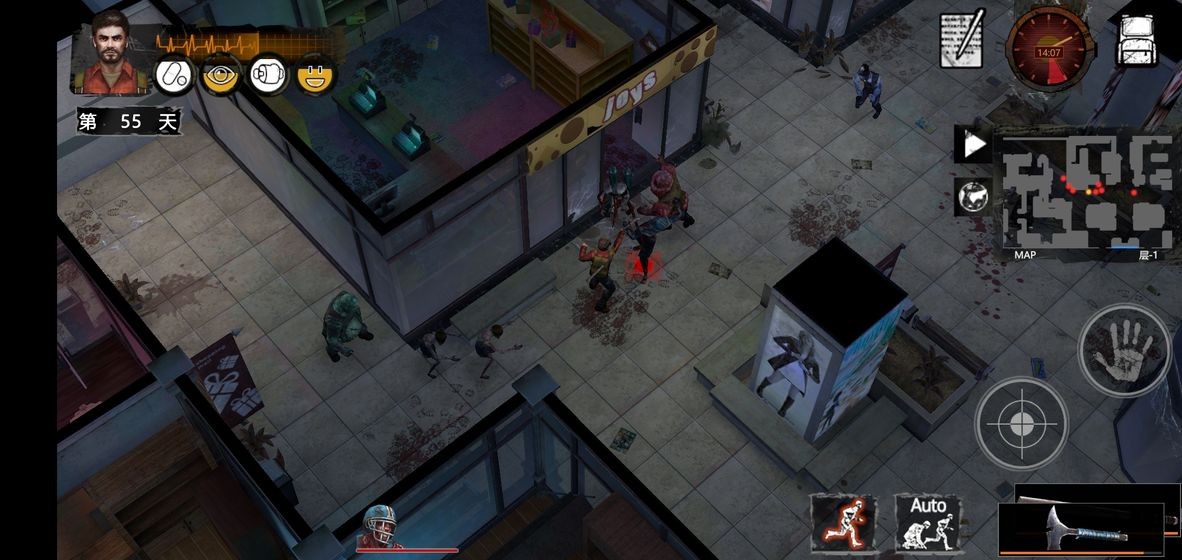The image size is (1182, 560).
Task: Open the world globe map button
Action: click(973, 197)
